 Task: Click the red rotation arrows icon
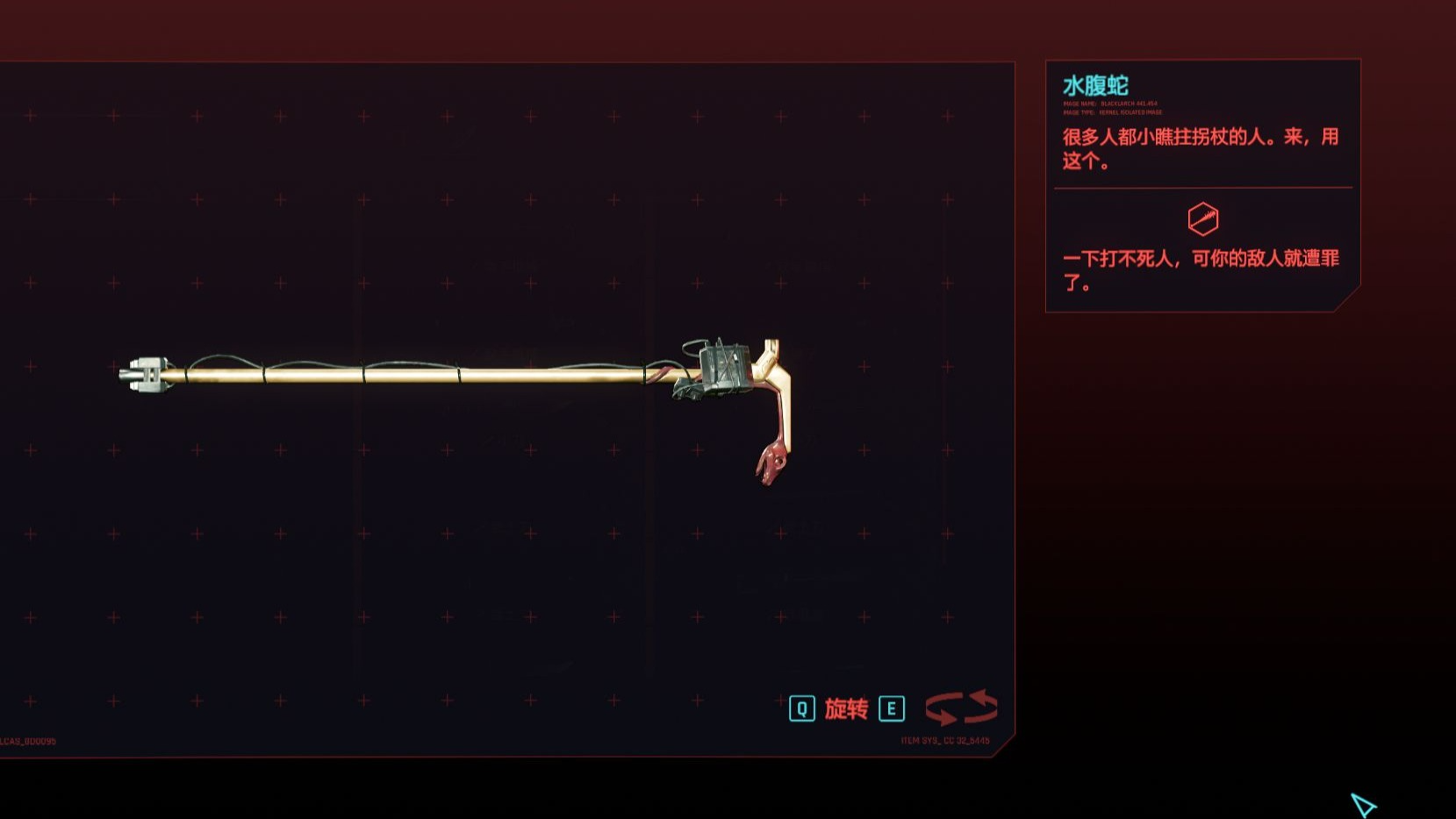tap(961, 708)
